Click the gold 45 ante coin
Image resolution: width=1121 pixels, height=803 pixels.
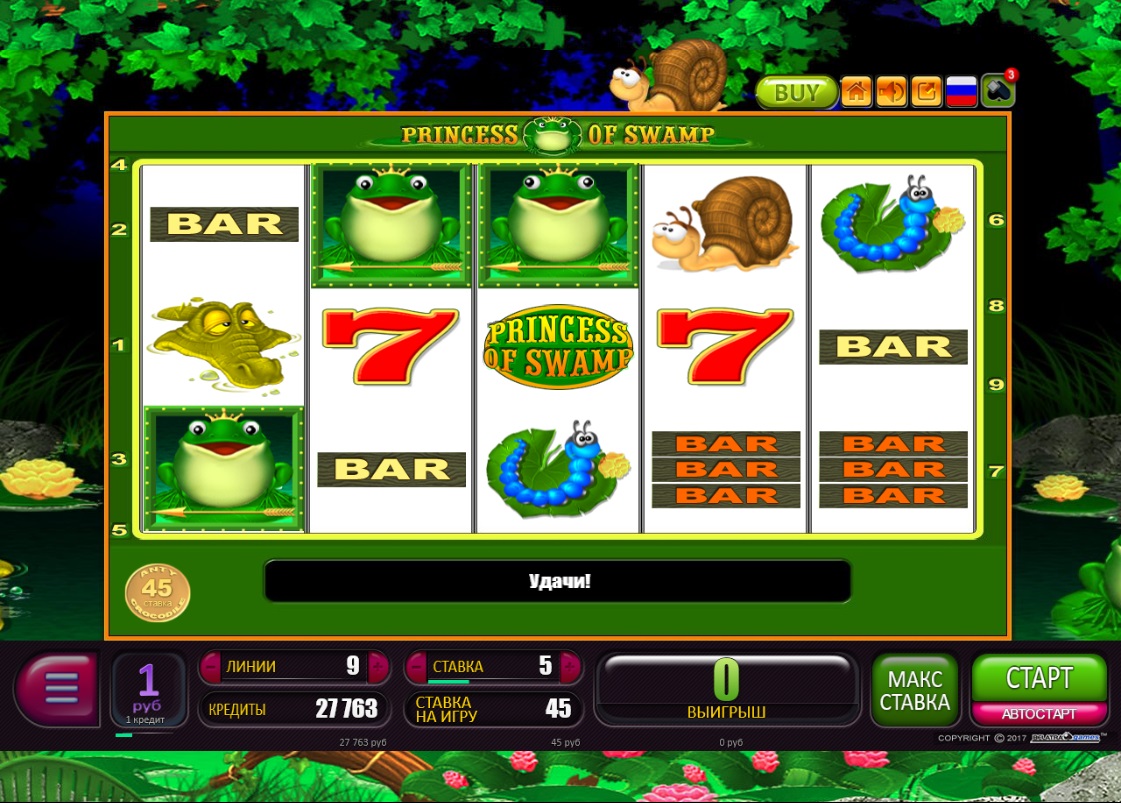click(x=157, y=592)
